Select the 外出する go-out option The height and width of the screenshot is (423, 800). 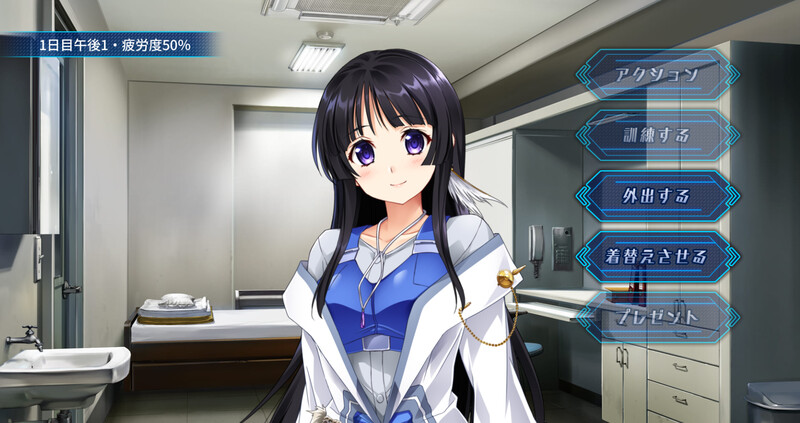[x=656, y=195]
